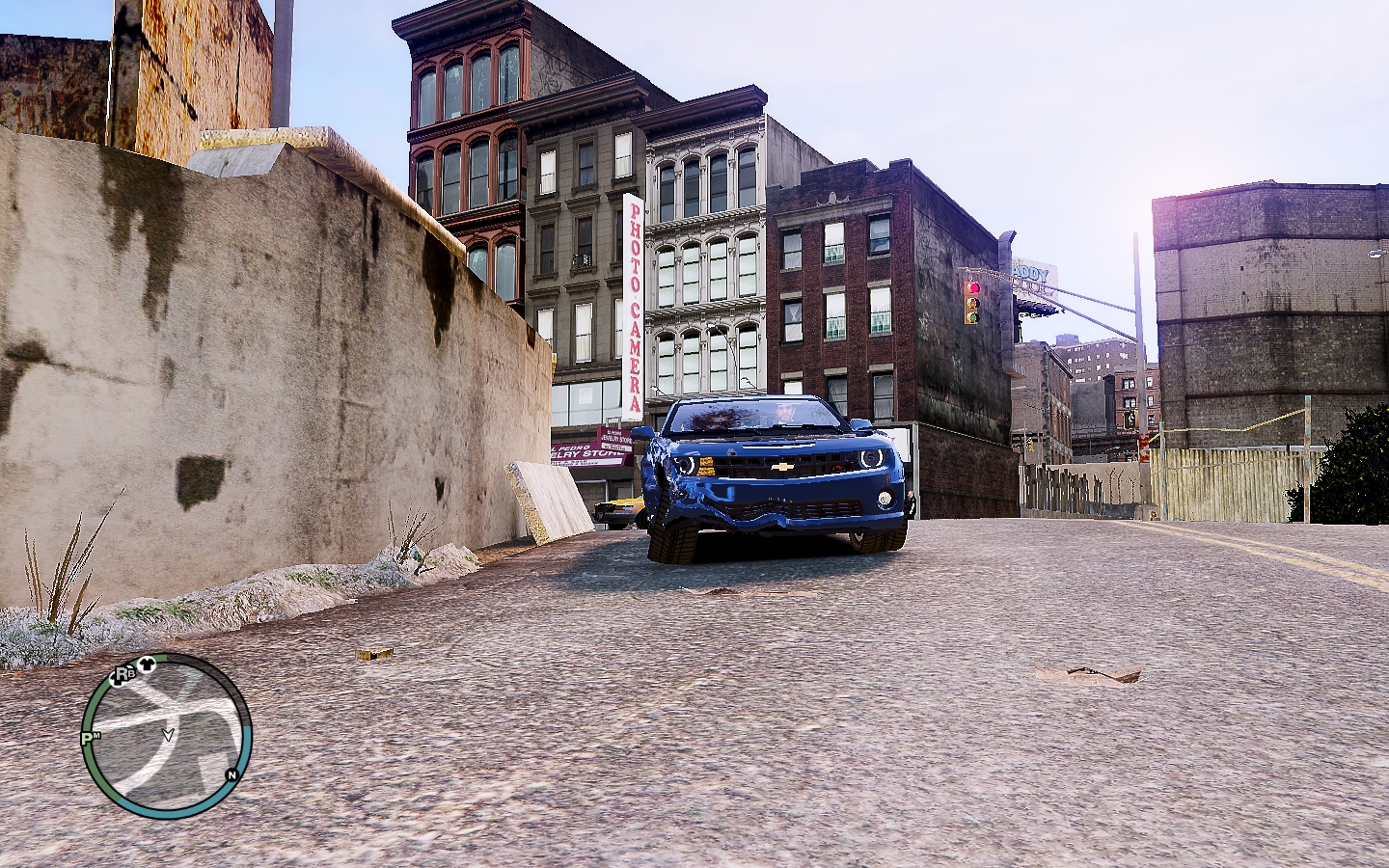Image resolution: width=1389 pixels, height=868 pixels.
Task: Select the RB contact blip on the radar
Action: (x=123, y=674)
